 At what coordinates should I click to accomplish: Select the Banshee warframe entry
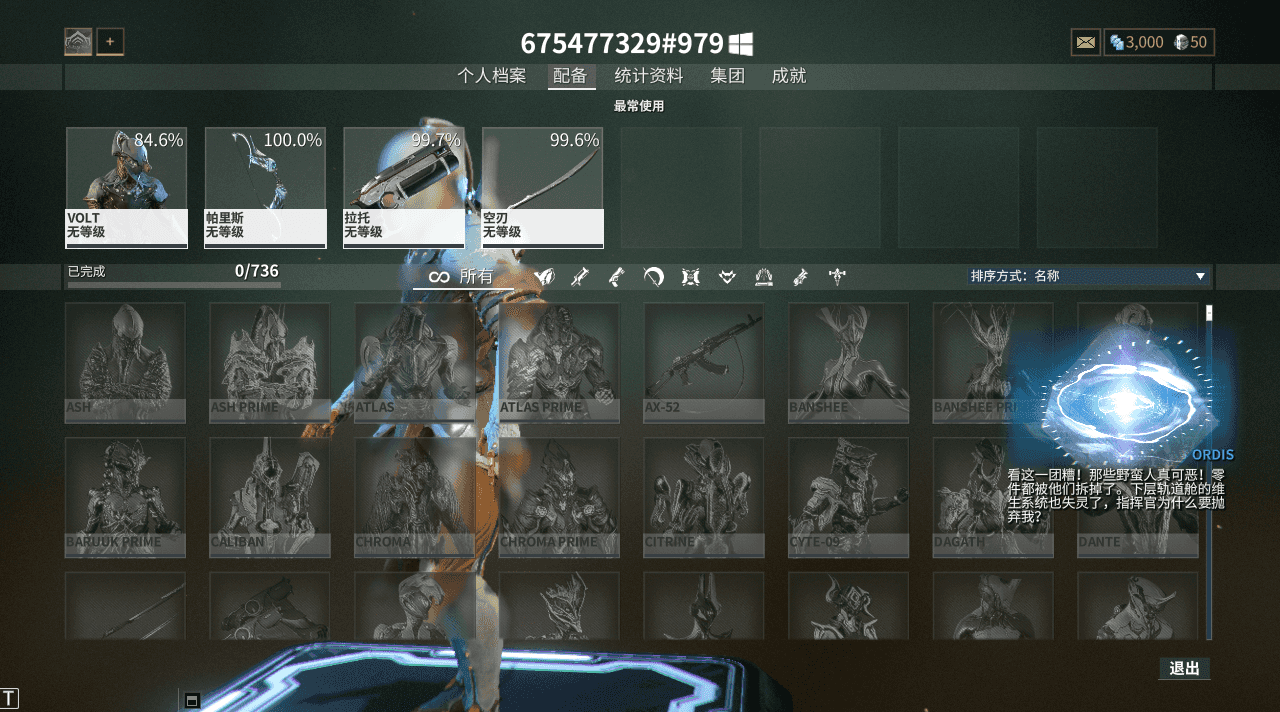coord(848,362)
